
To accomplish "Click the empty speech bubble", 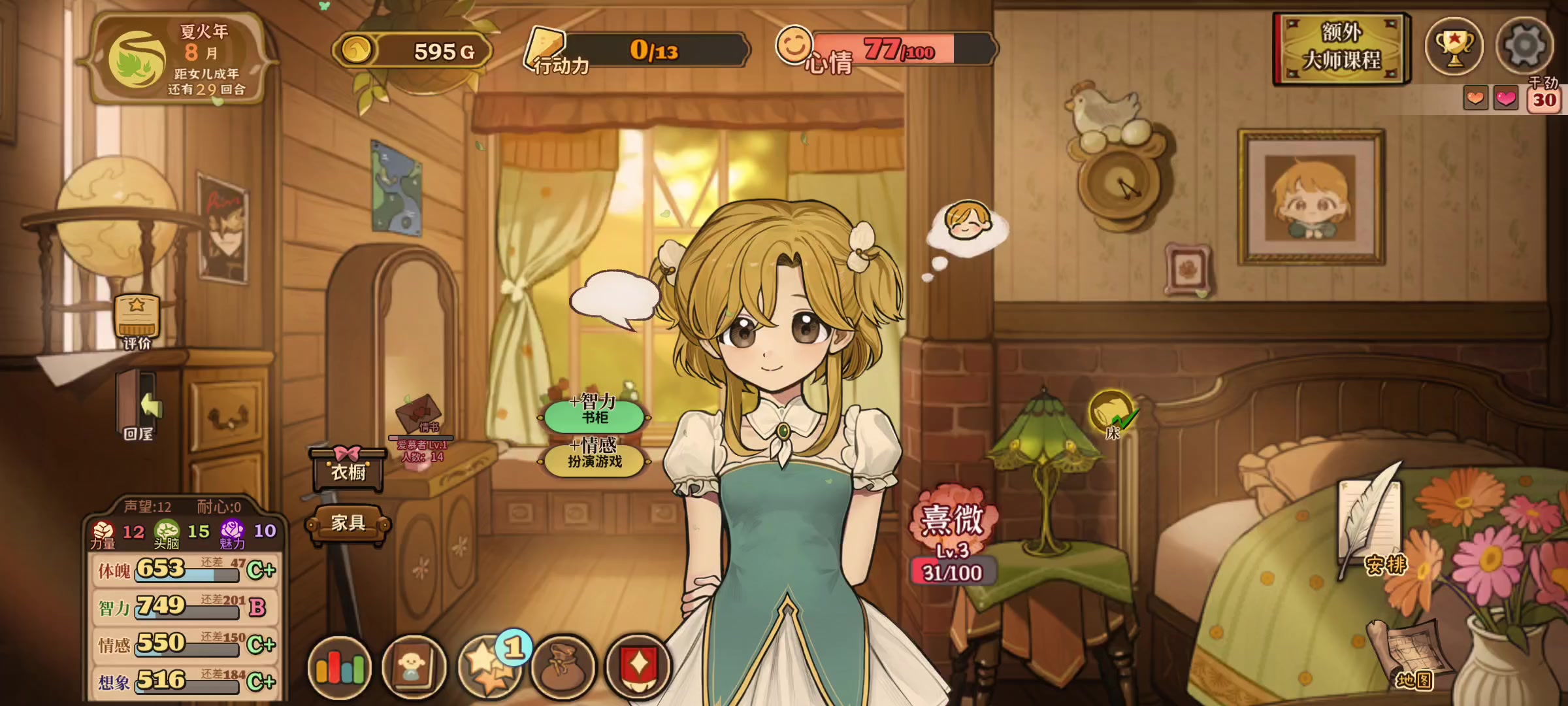I will coord(614,299).
